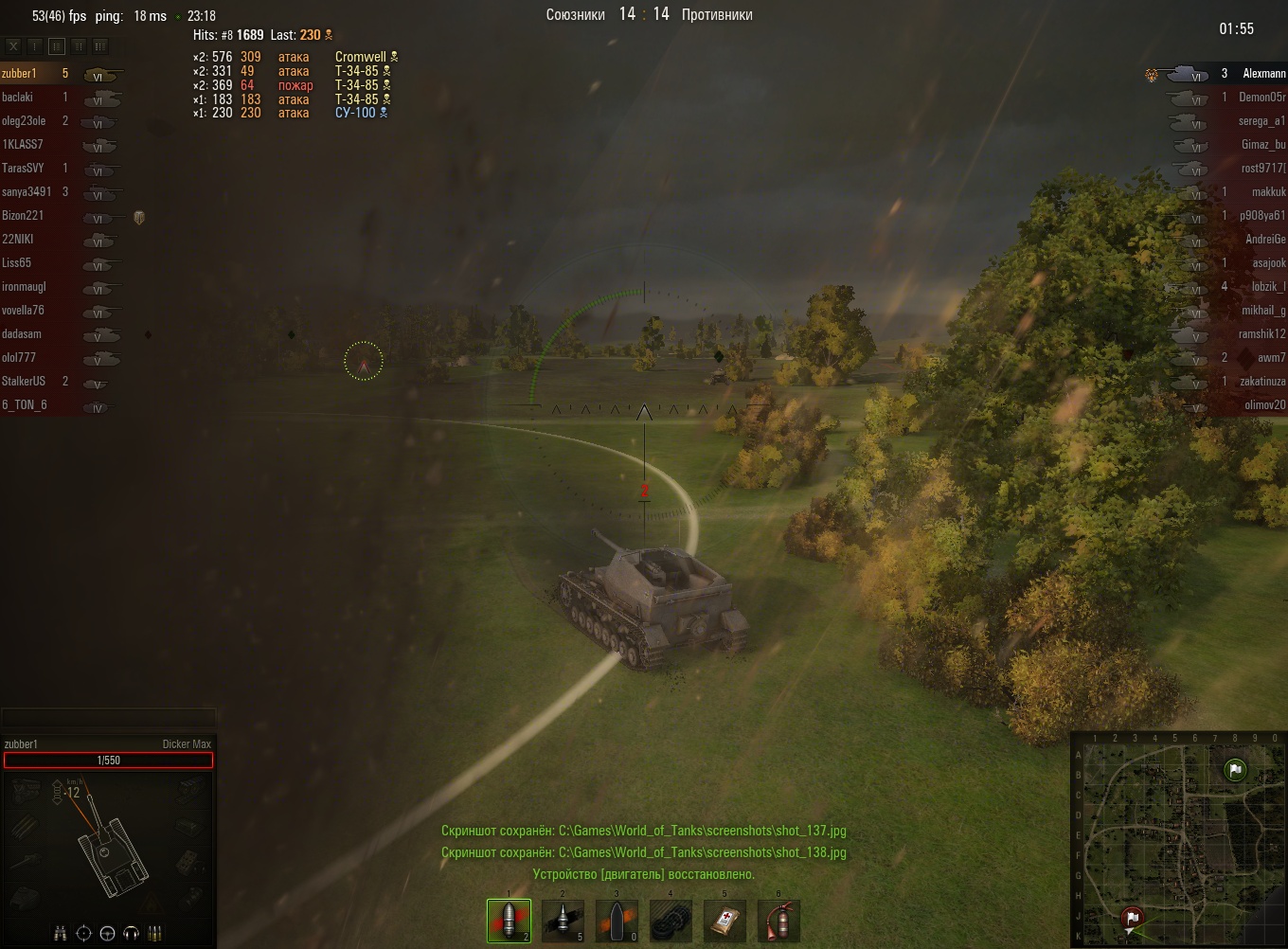Use the first aid kit consumable
This screenshot has height=949, width=1288.
click(724, 921)
